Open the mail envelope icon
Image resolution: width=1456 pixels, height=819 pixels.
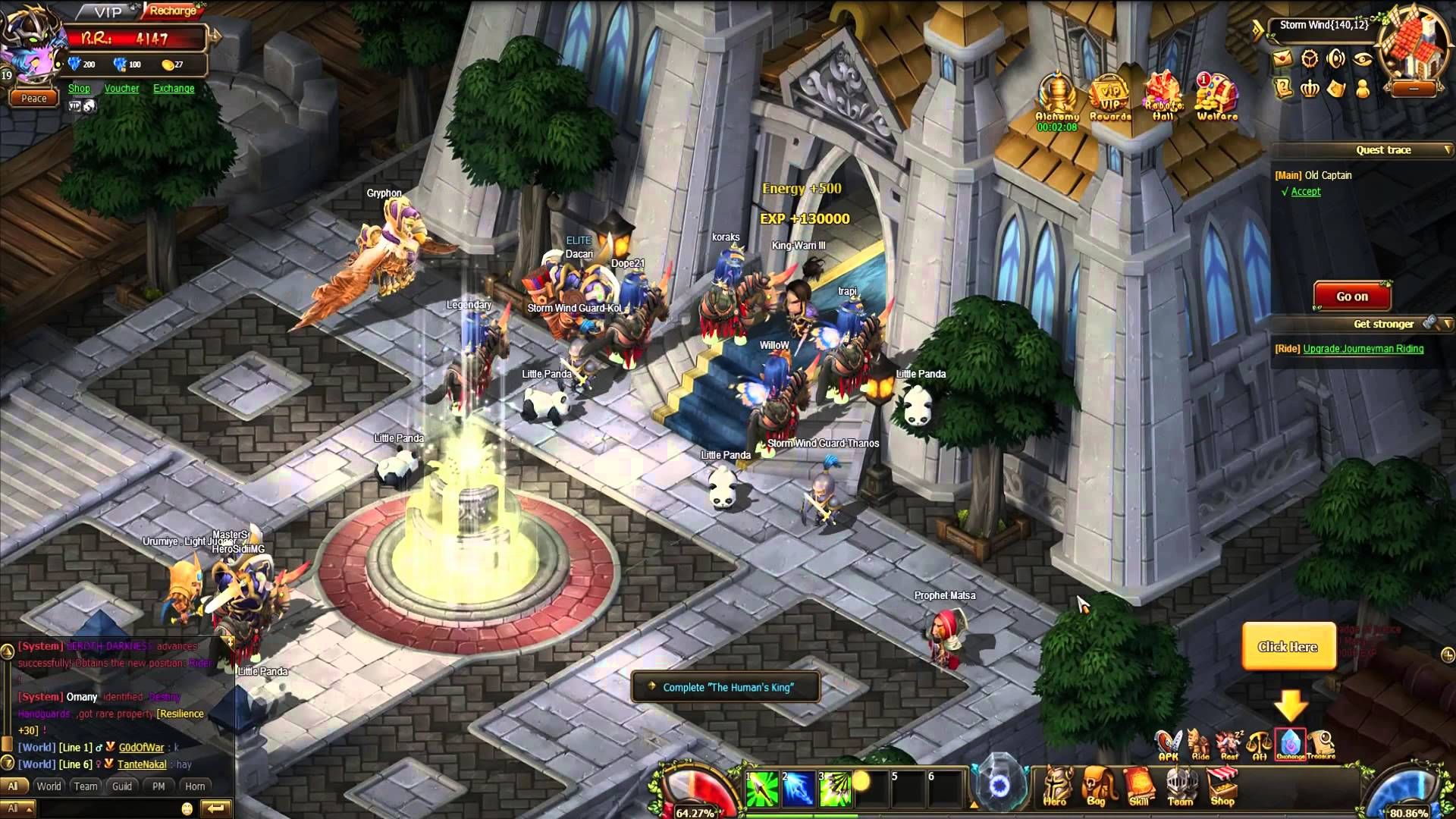tap(1282, 58)
